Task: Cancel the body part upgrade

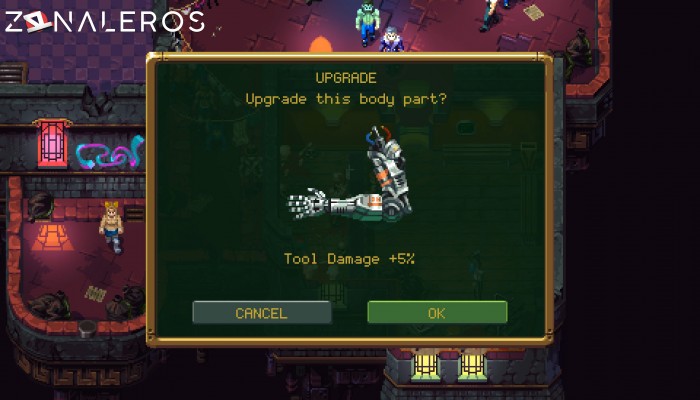Action: point(261,313)
